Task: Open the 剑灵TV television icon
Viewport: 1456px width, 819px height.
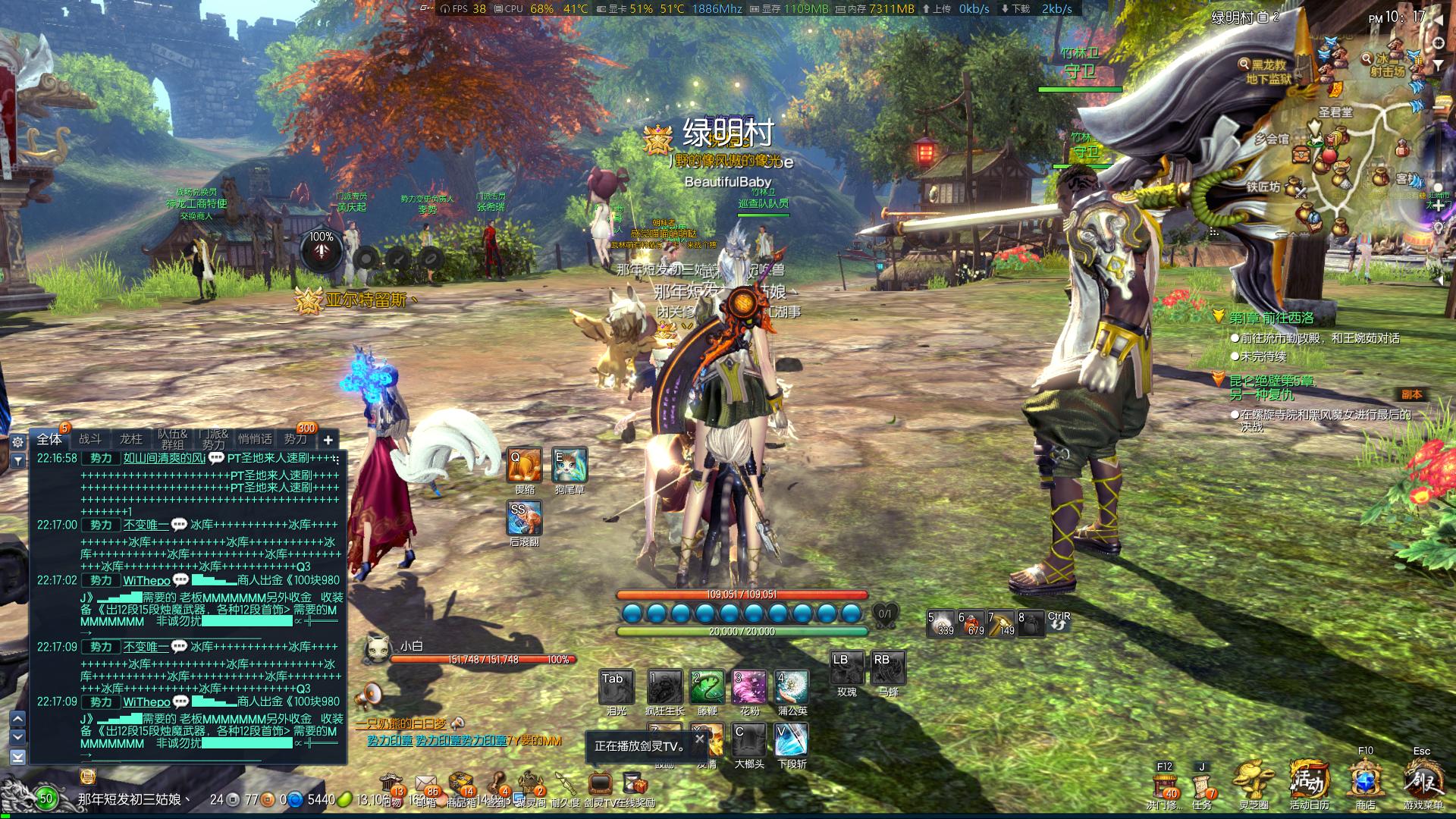Action: pos(600,783)
